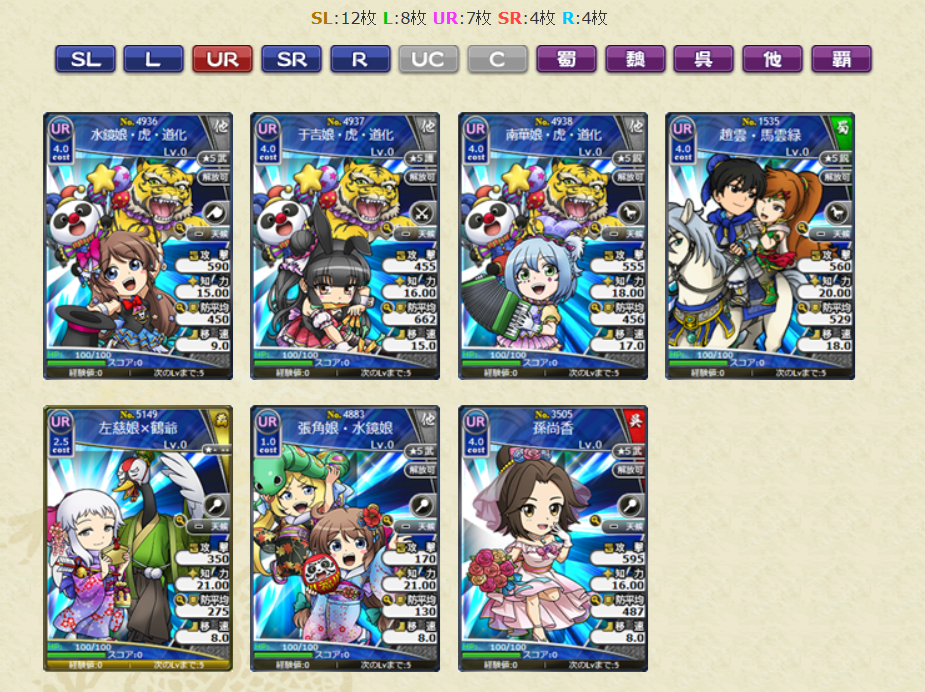
Task: Switch to the L rarity filter
Action: 153,59
